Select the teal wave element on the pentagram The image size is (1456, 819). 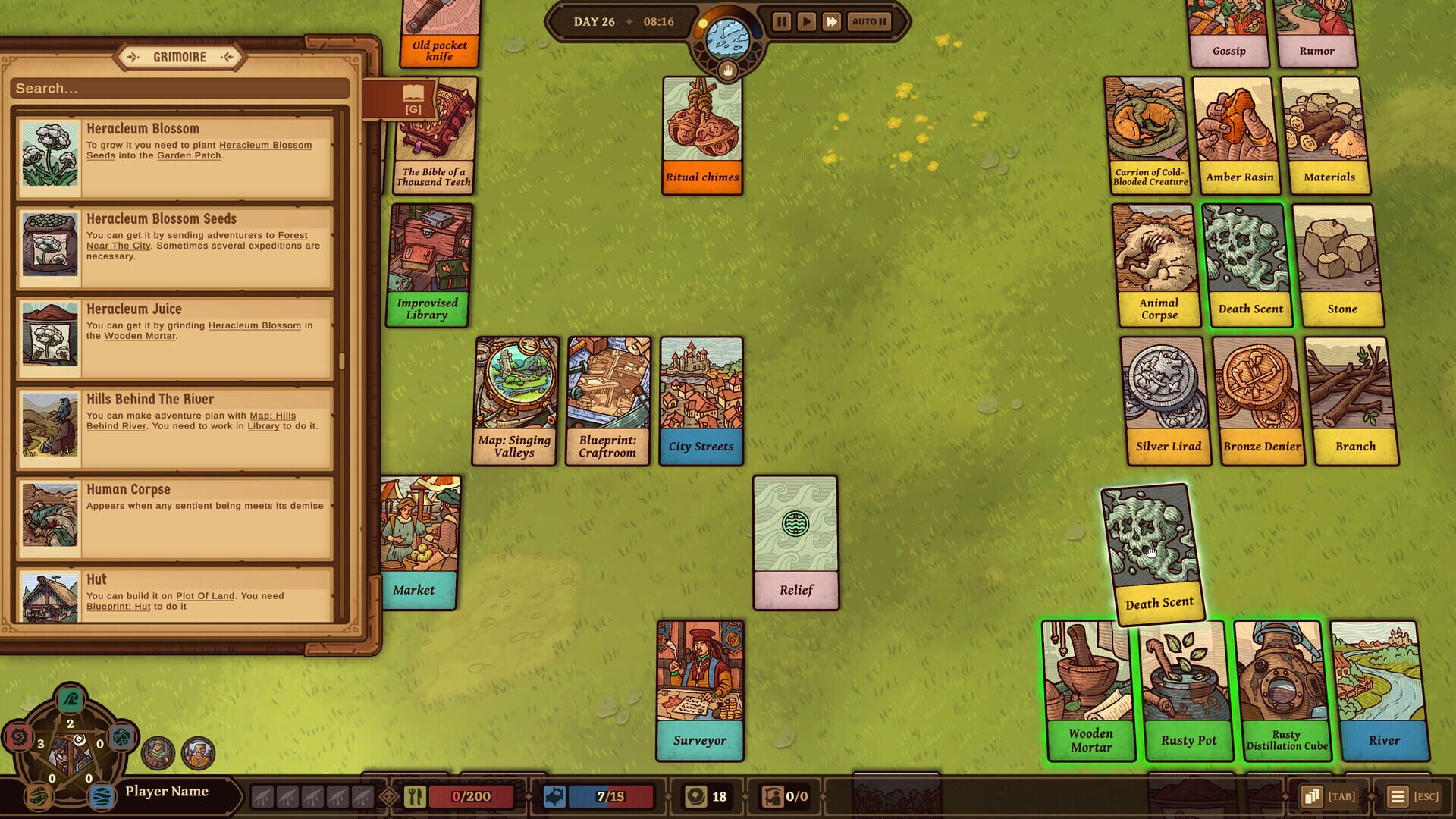pyautogui.click(x=70, y=699)
